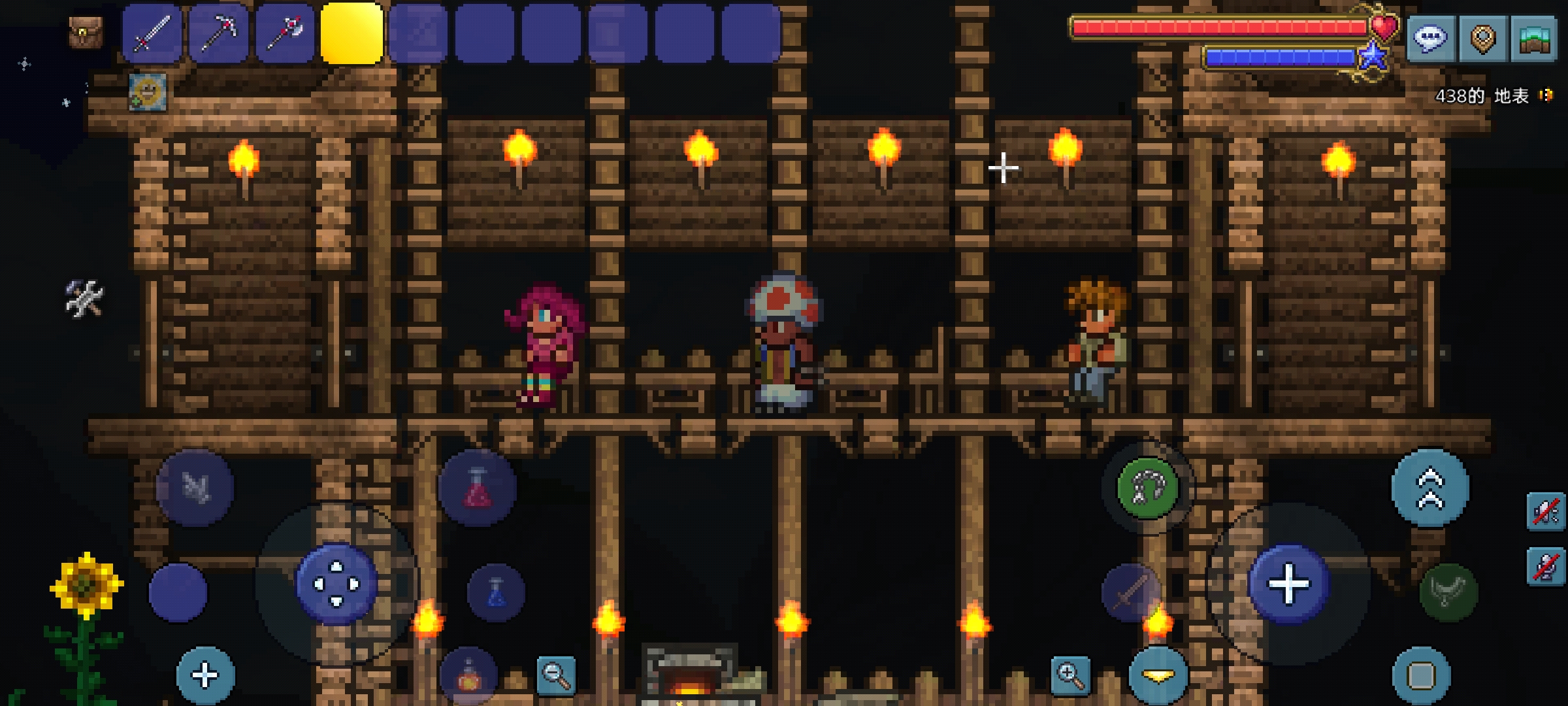Select the axe hotbar slot
Screen dimensions: 1568x706
tap(286, 33)
